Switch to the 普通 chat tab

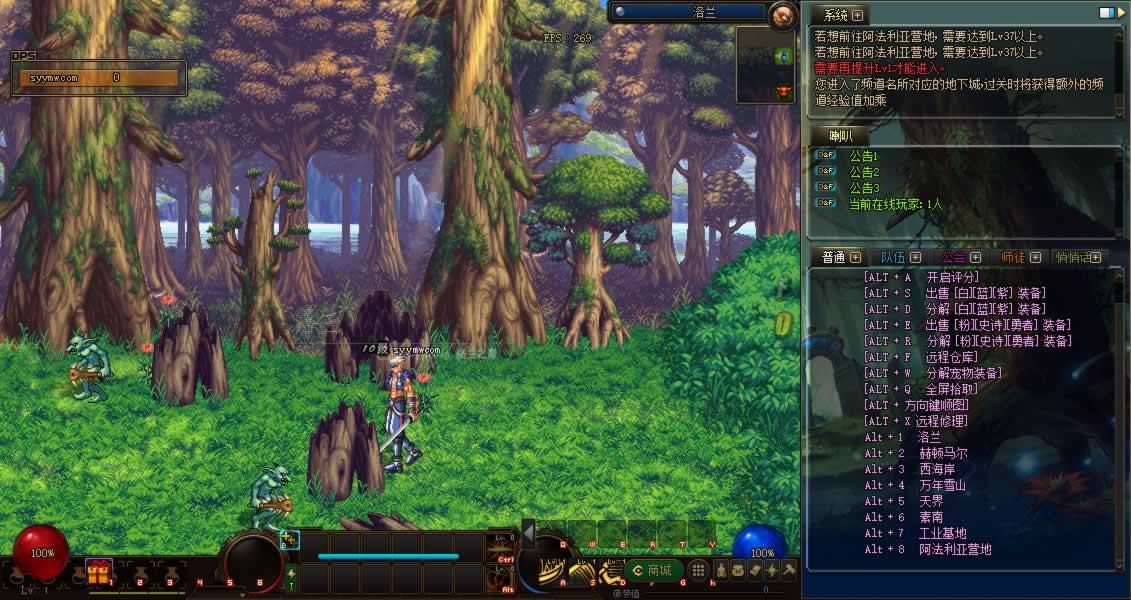(834, 257)
